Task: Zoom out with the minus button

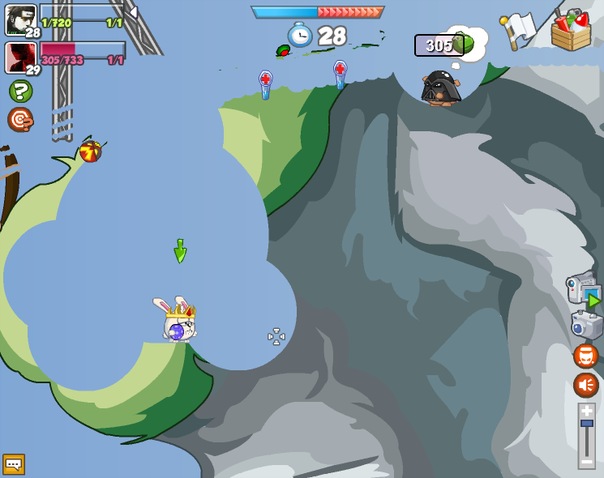Action: 586,463
